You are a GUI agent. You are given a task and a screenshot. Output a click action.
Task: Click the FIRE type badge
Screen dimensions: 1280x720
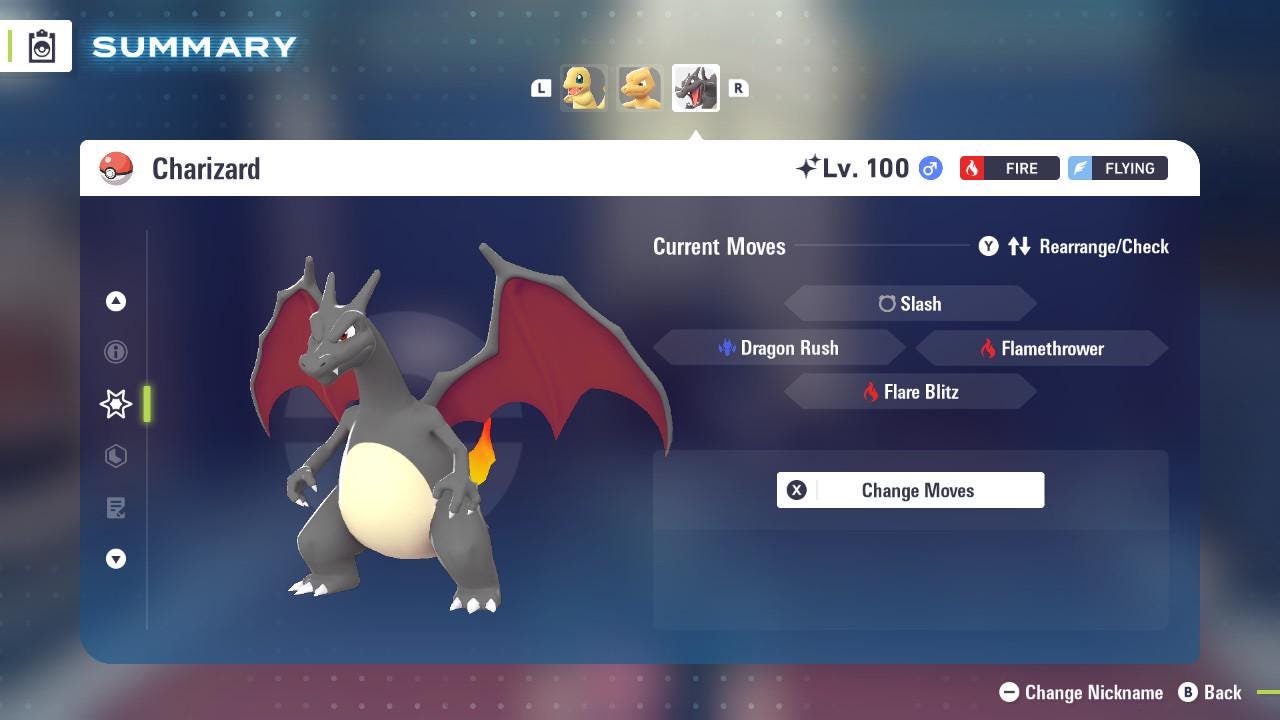tap(1009, 168)
